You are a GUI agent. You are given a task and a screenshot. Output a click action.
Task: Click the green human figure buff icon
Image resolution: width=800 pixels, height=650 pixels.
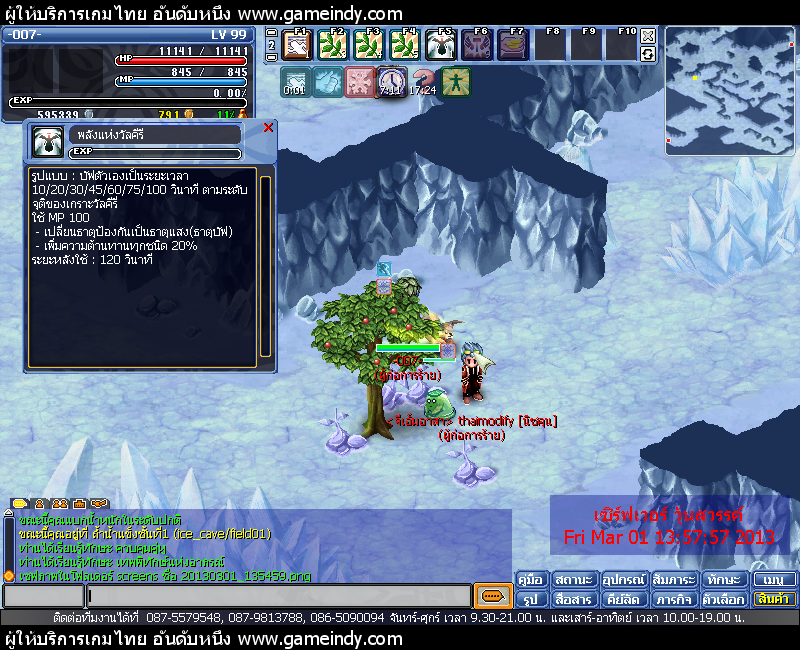[455, 82]
